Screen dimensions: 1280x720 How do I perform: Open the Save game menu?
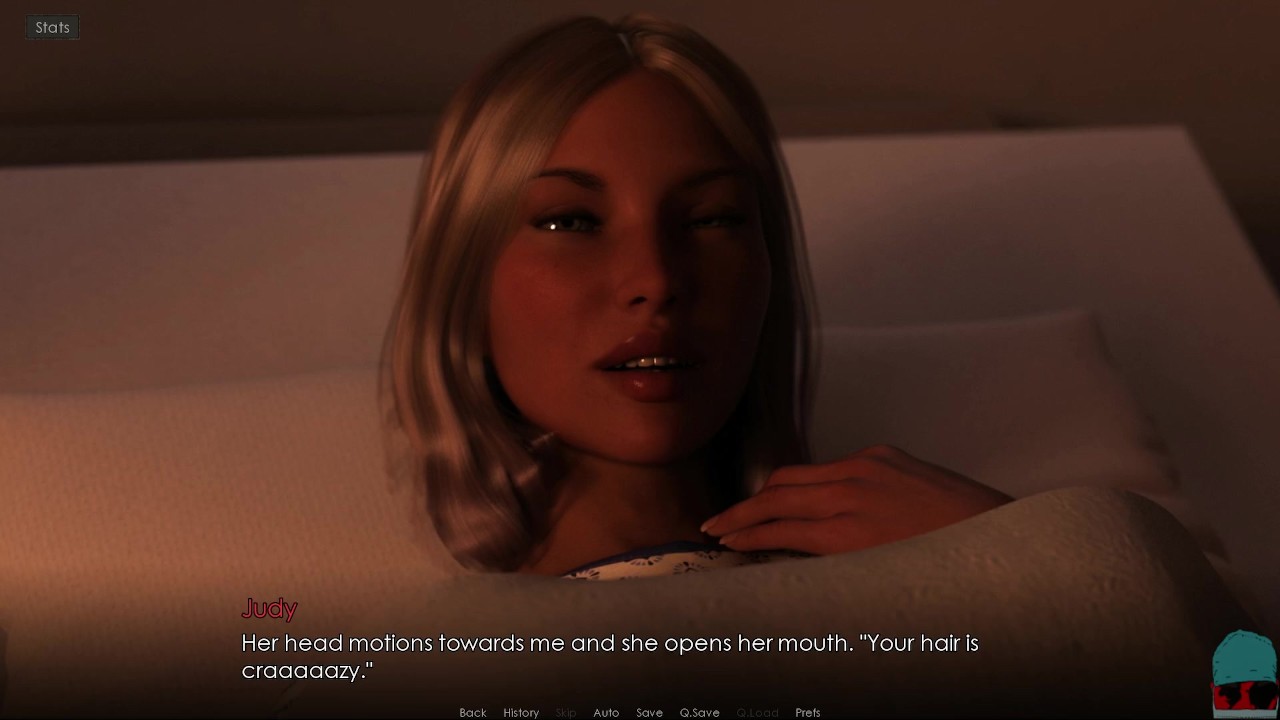pos(649,712)
